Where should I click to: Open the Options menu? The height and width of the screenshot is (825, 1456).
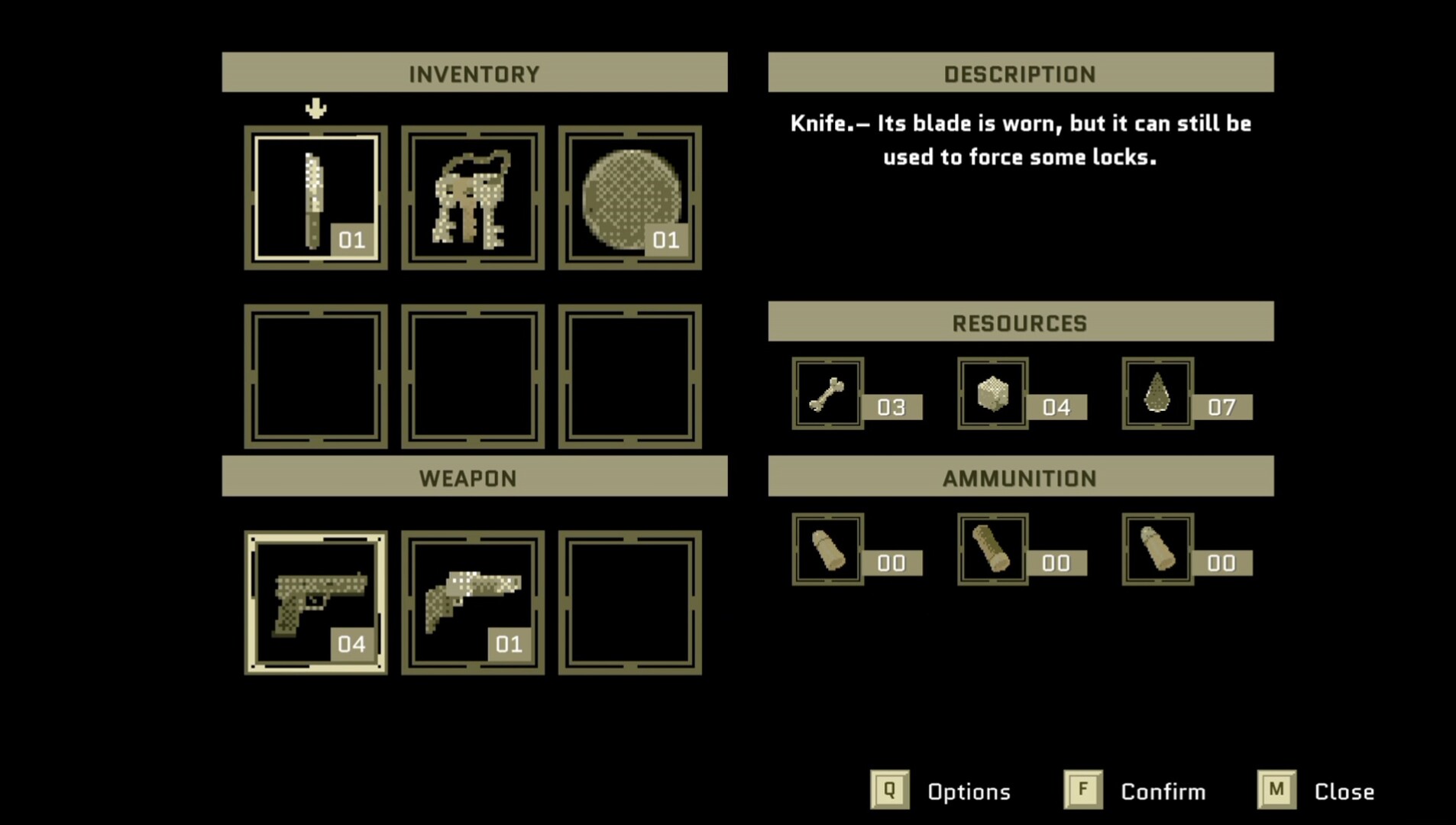click(x=891, y=790)
